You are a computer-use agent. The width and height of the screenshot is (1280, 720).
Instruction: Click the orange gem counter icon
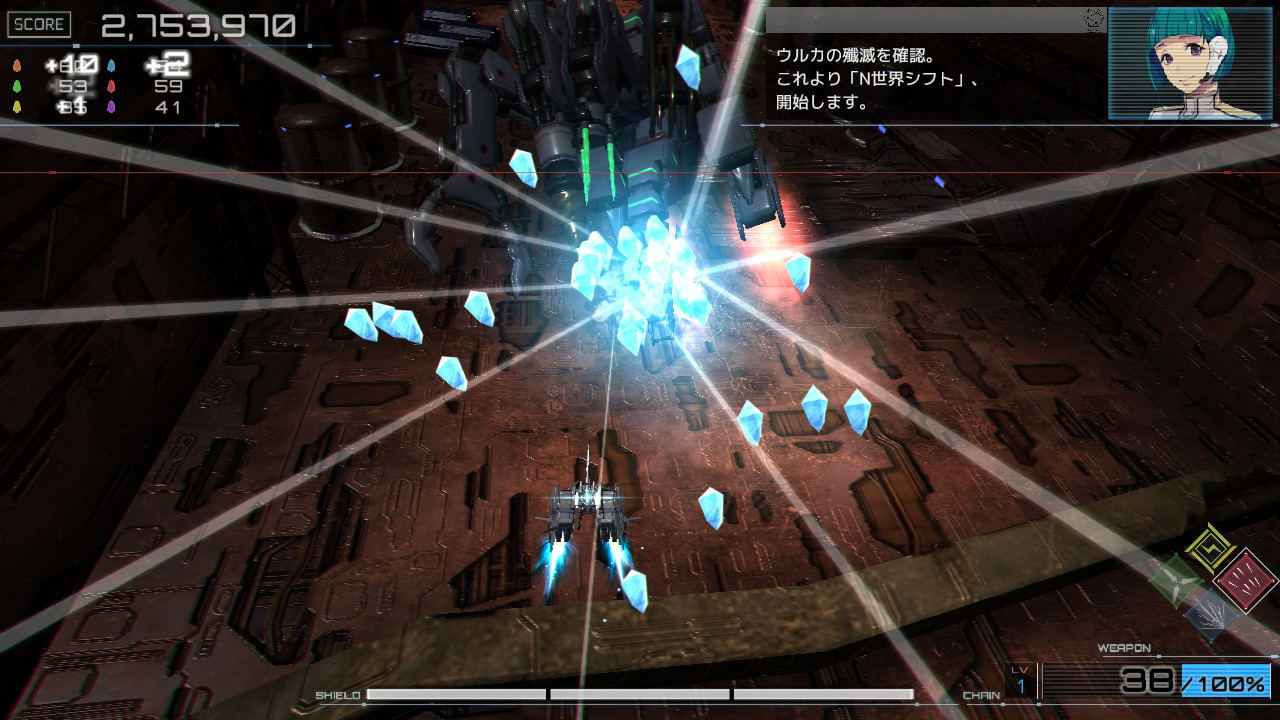tap(16, 64)
